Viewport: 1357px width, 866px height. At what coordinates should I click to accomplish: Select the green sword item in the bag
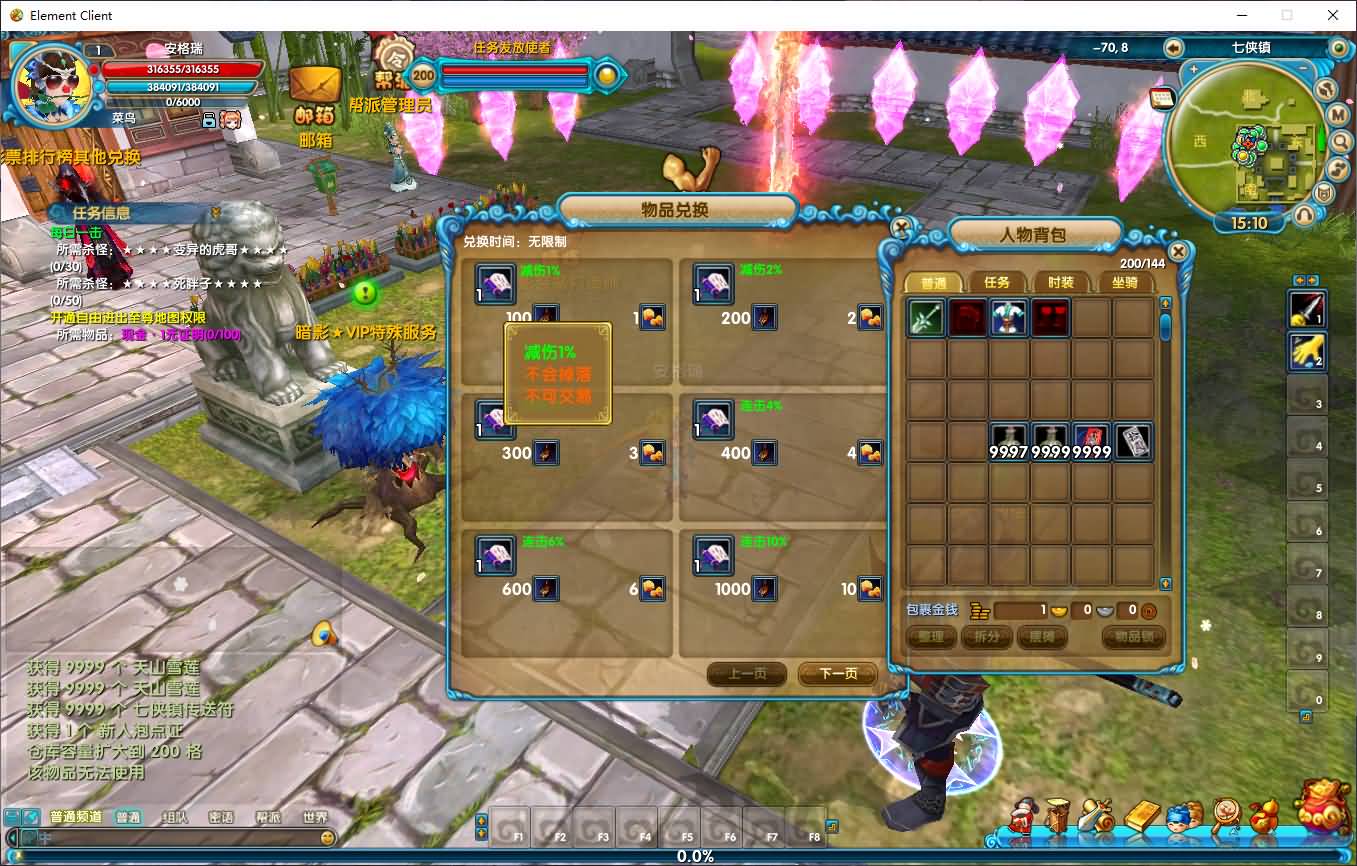point(927,318)
